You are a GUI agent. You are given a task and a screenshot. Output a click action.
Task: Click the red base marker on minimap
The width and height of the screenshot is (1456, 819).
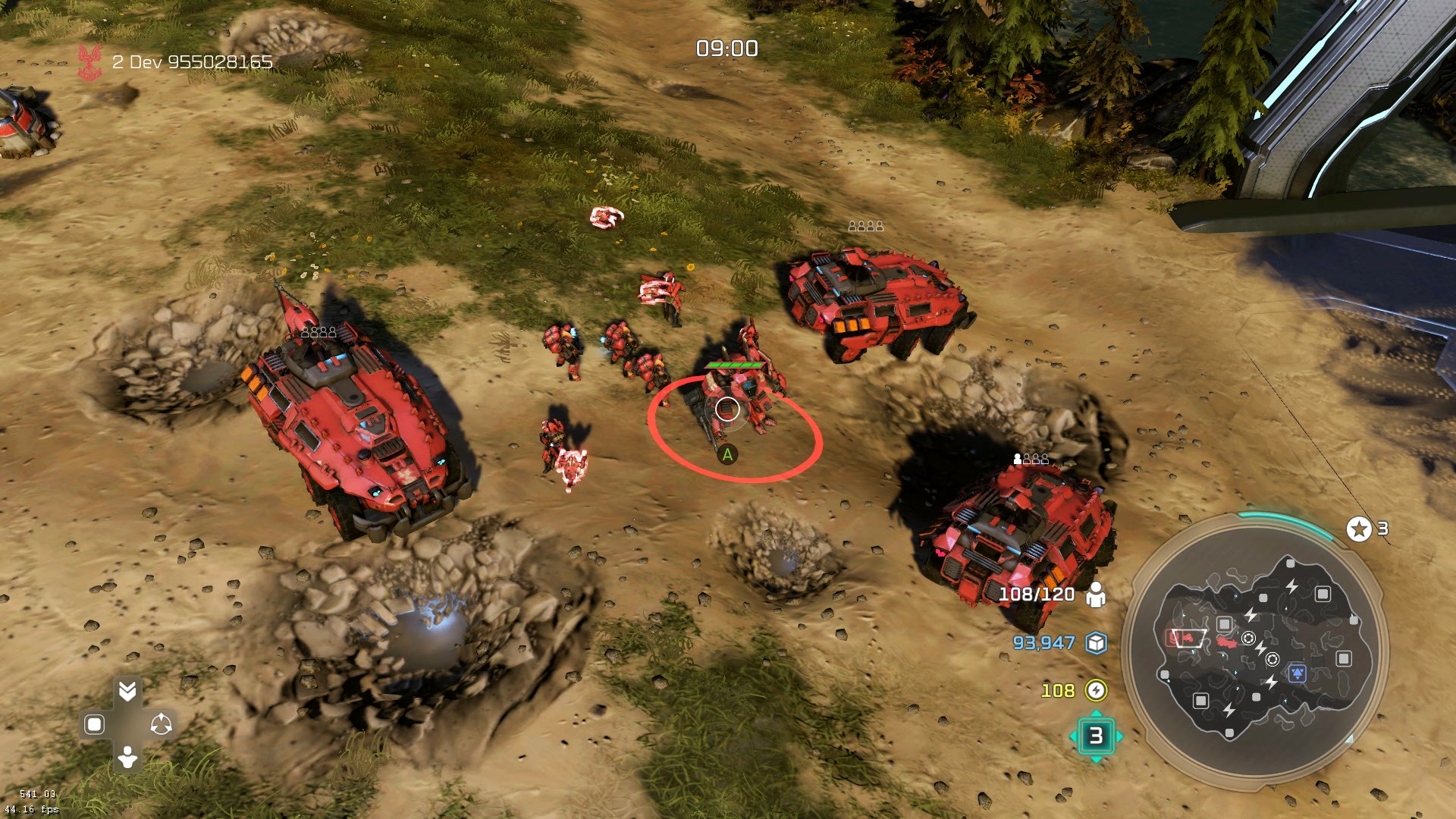[1187, 638]
